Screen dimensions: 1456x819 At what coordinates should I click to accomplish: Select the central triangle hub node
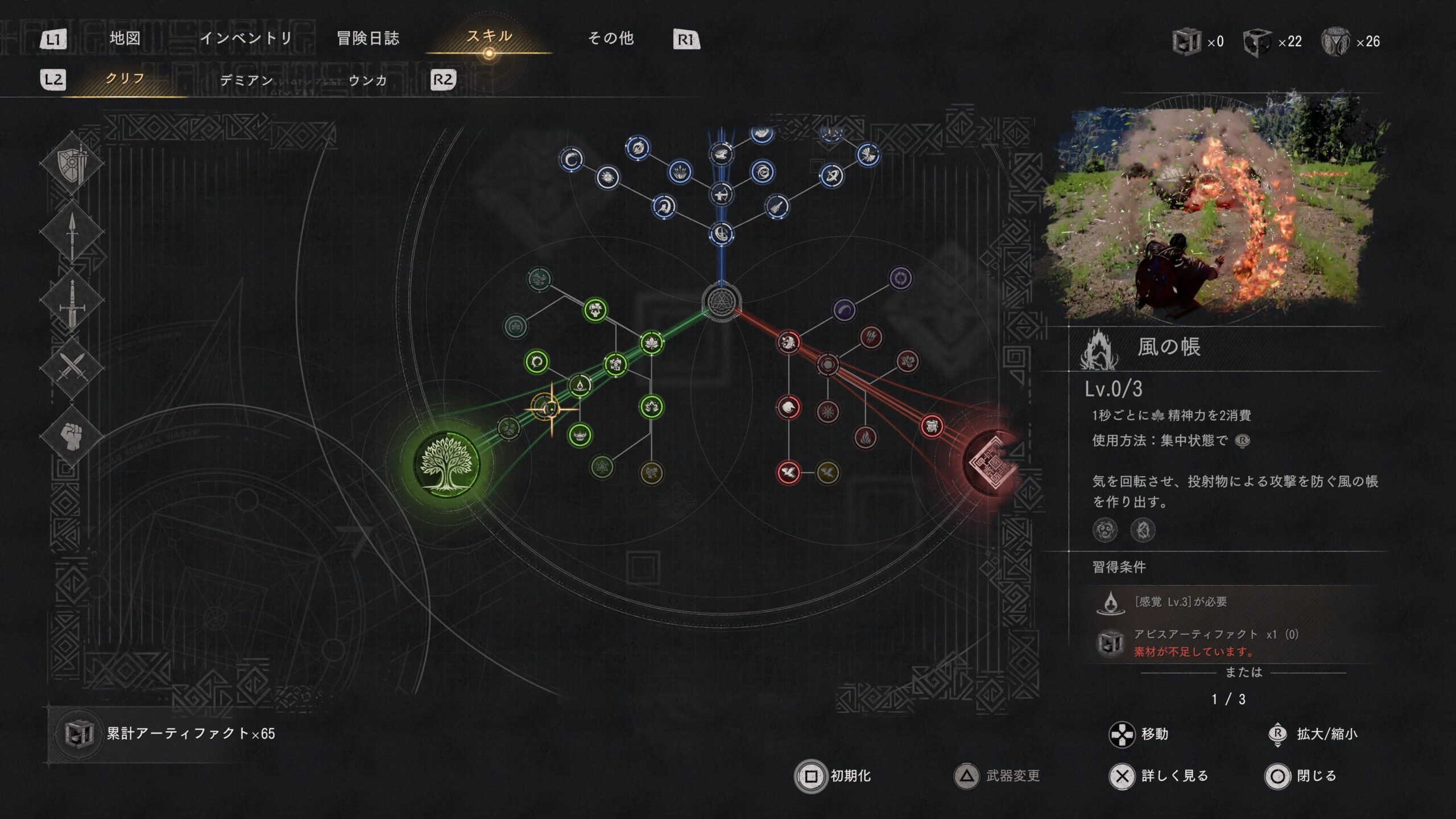(722, 301)
